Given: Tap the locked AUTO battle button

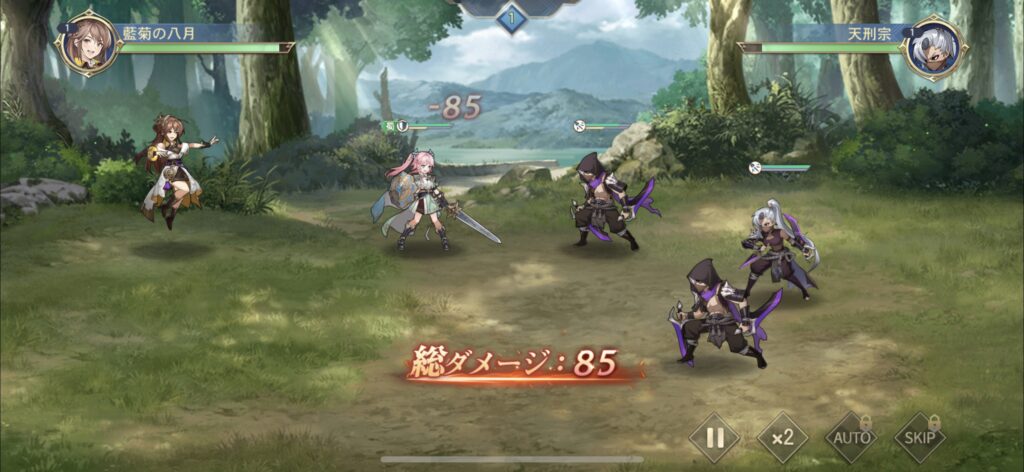Looking at the screenshot, I should click(850, 437).
